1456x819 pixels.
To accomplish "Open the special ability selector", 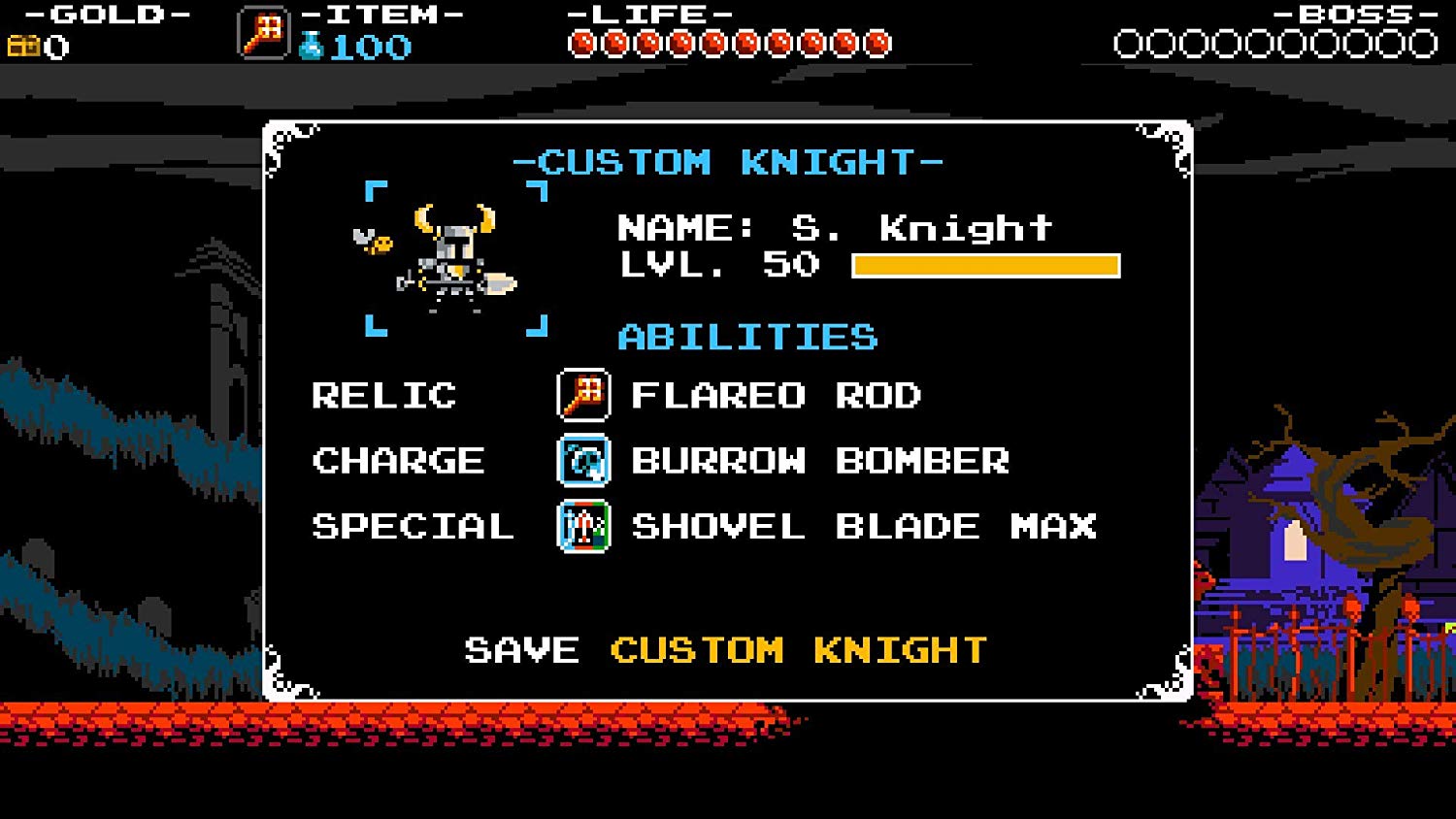I will pyautogui.click(x=862, y=527).
